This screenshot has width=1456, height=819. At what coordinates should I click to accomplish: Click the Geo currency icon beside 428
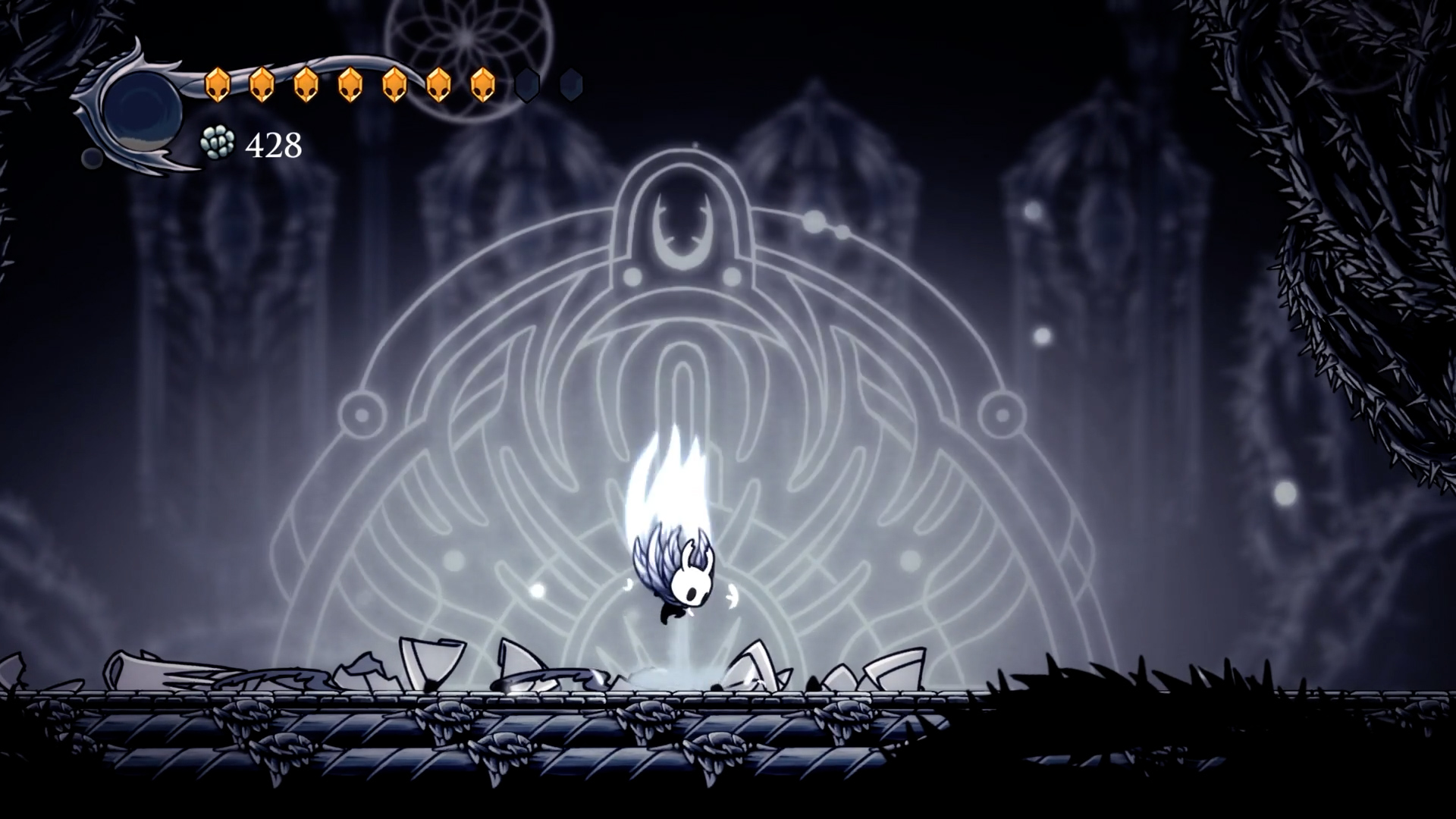click(218, 143)
